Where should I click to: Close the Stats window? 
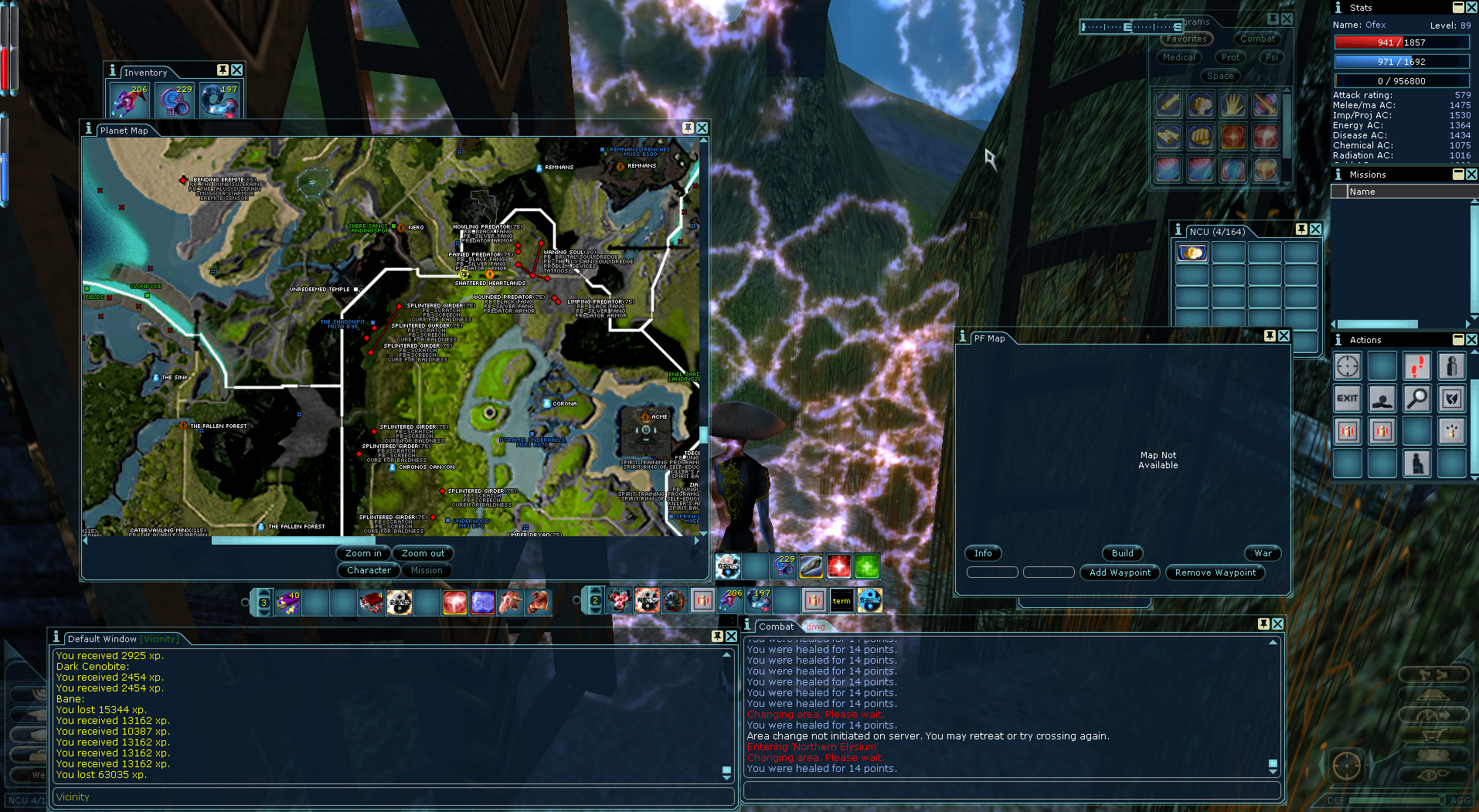pos(1471,7)
